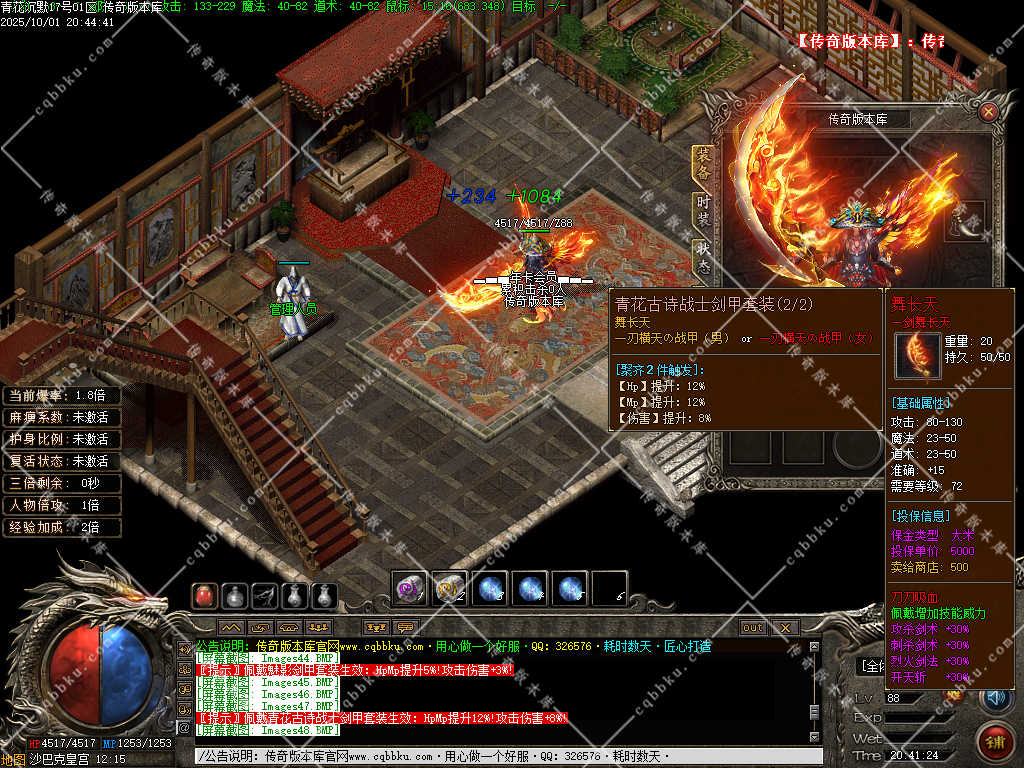Cast the blue orb skill in slot 5
1024x768 pixels.
(570, 589)
